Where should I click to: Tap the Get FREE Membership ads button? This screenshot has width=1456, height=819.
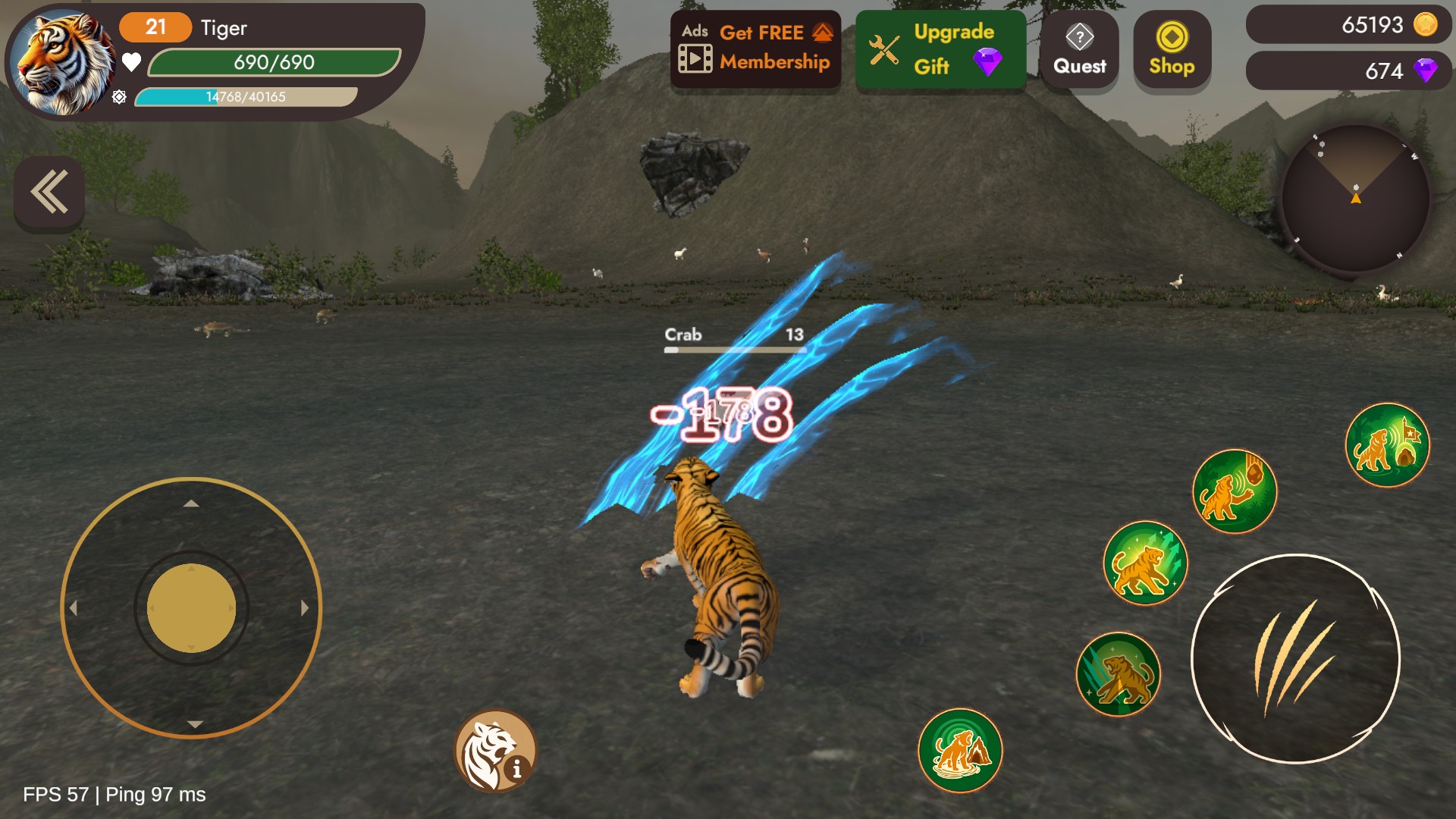[x=755, y=49]
